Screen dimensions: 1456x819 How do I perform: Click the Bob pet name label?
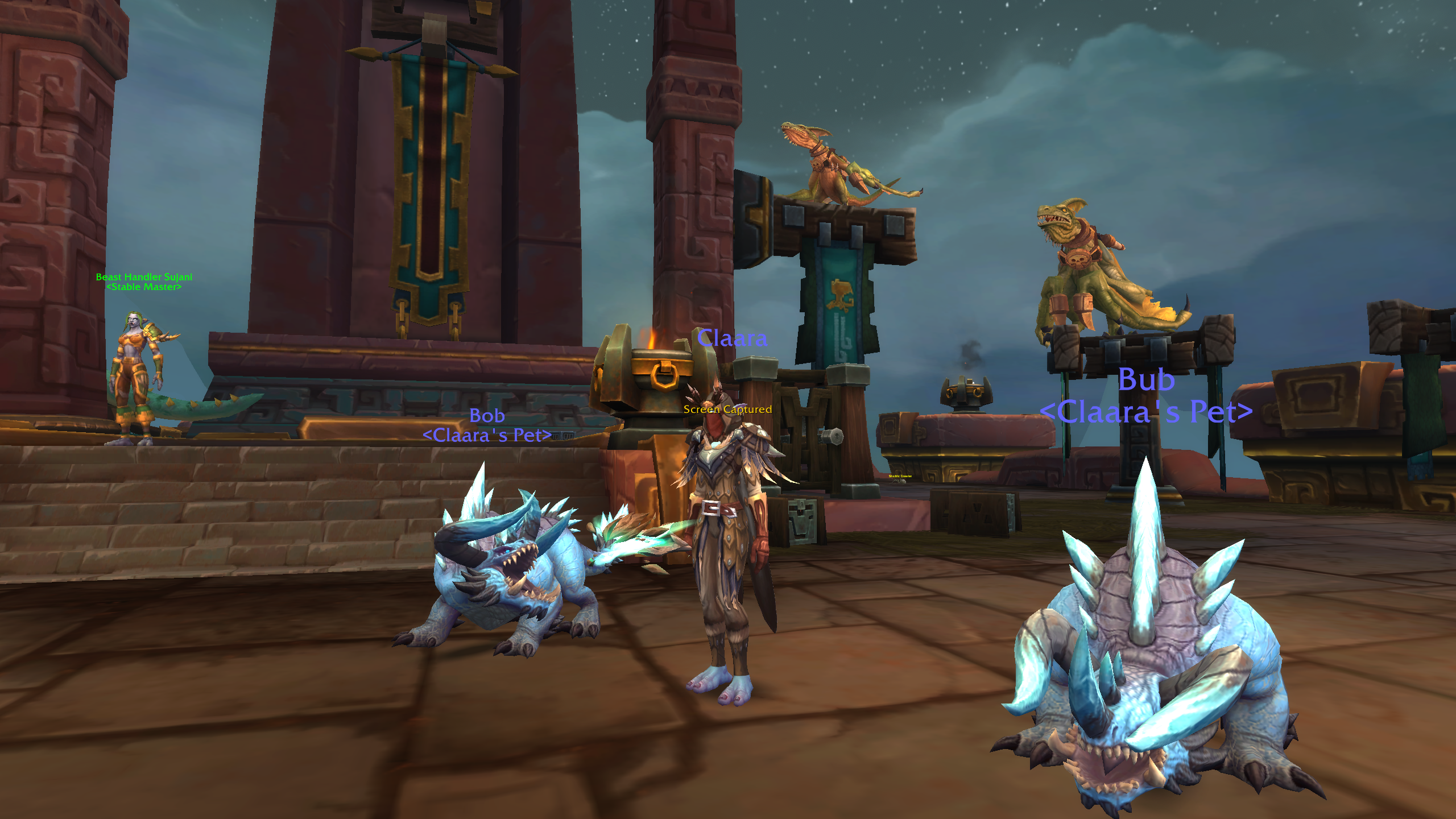click(487, 416)
